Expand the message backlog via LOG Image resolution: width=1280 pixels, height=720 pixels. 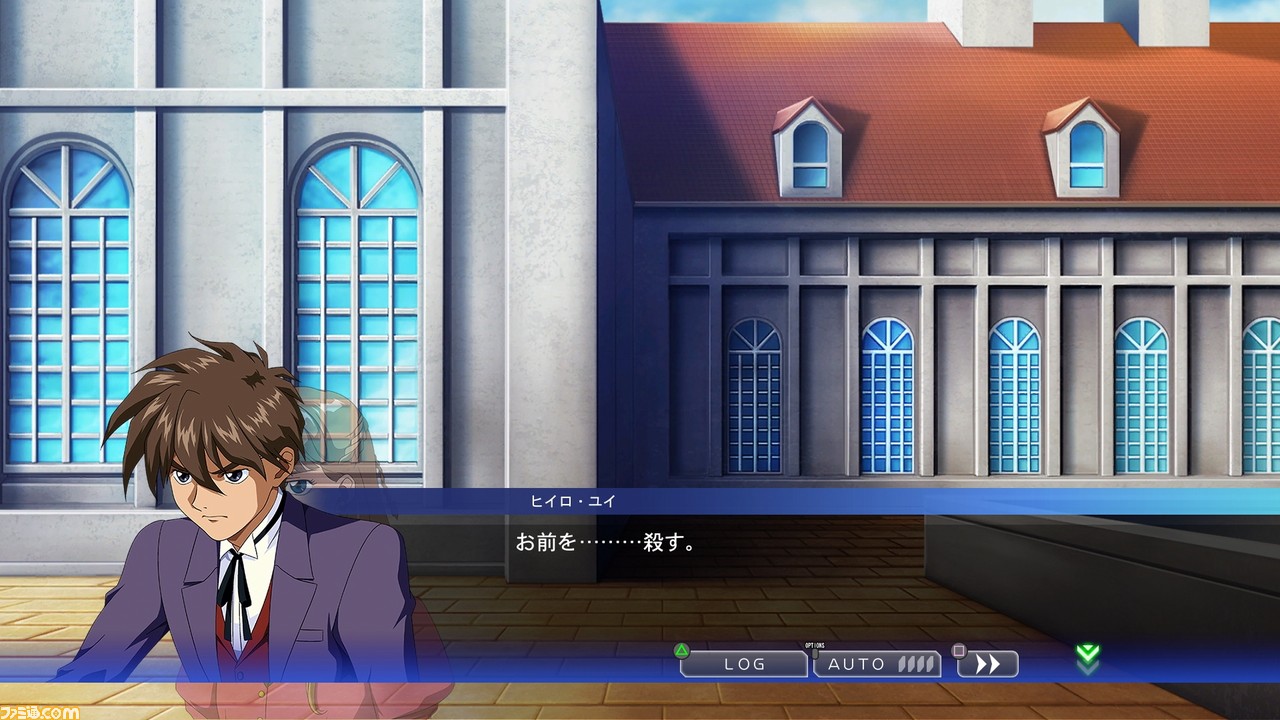point(744,664)
